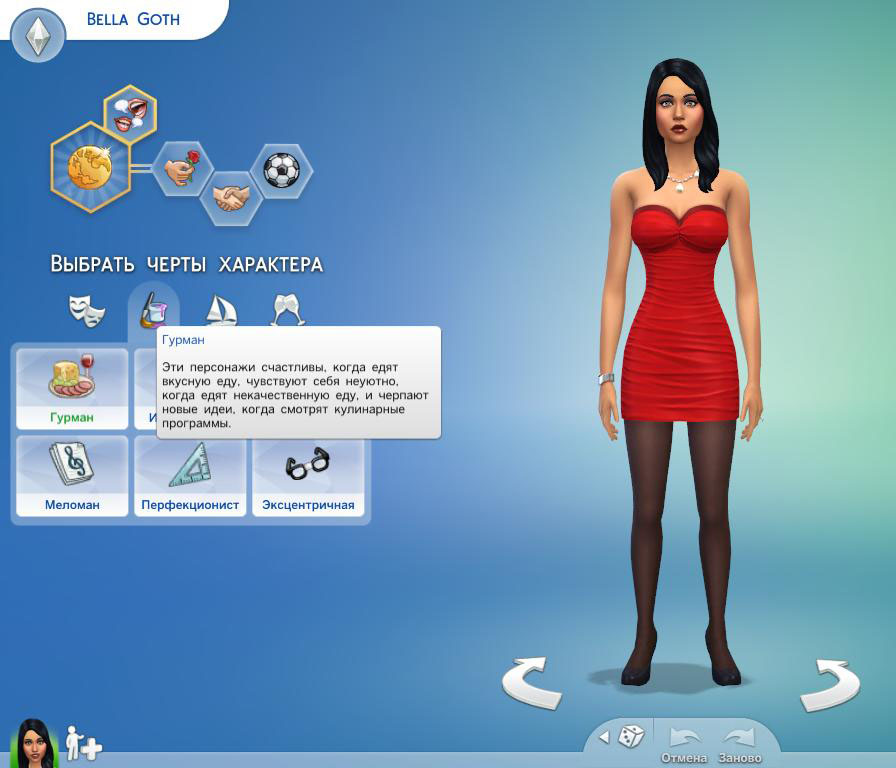Choose the Эксцентричная trait with glasses
The image size is (896, 768).
tap(308, 476)
